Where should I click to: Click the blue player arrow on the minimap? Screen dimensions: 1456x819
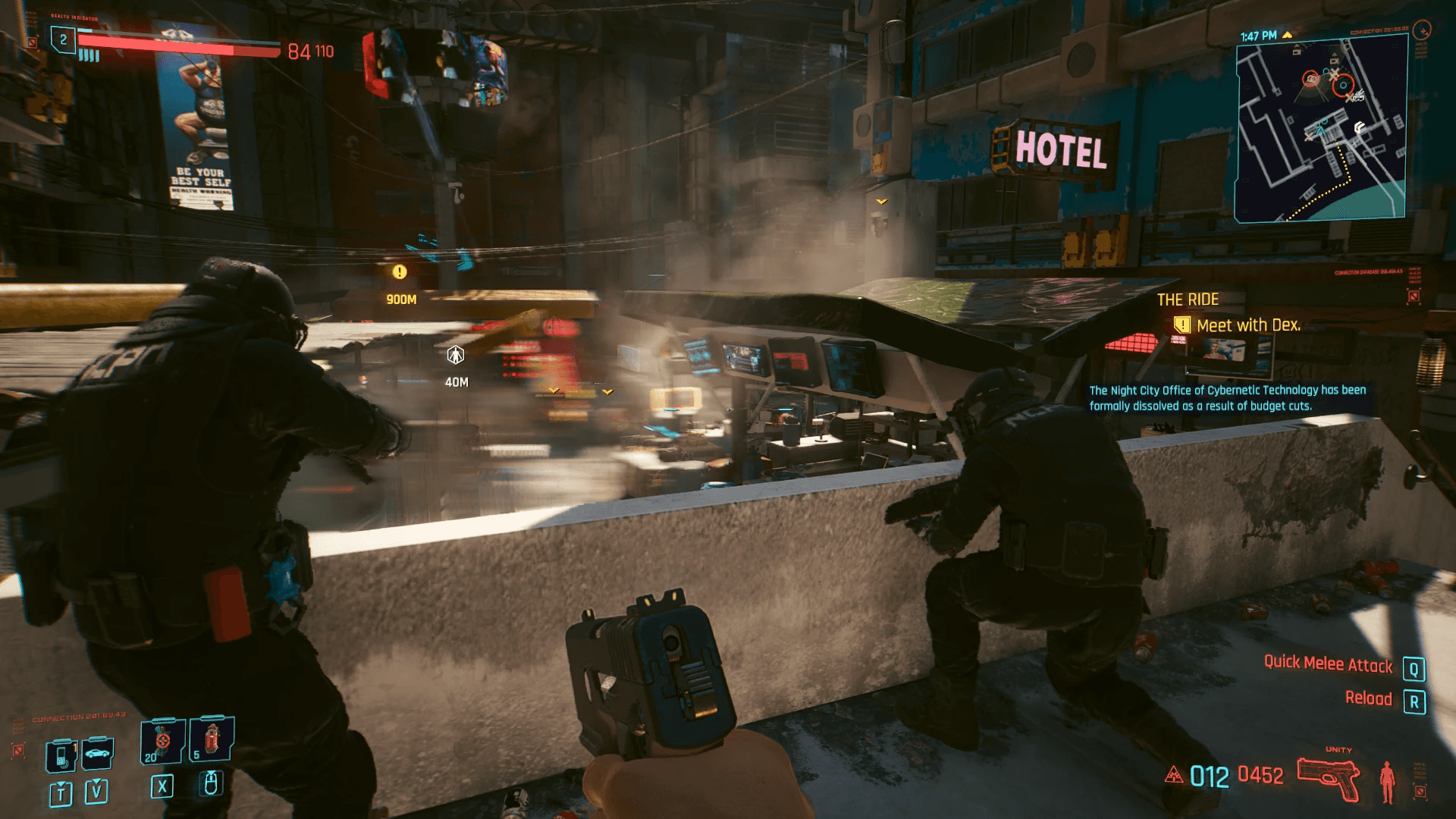coord(1320,131)
